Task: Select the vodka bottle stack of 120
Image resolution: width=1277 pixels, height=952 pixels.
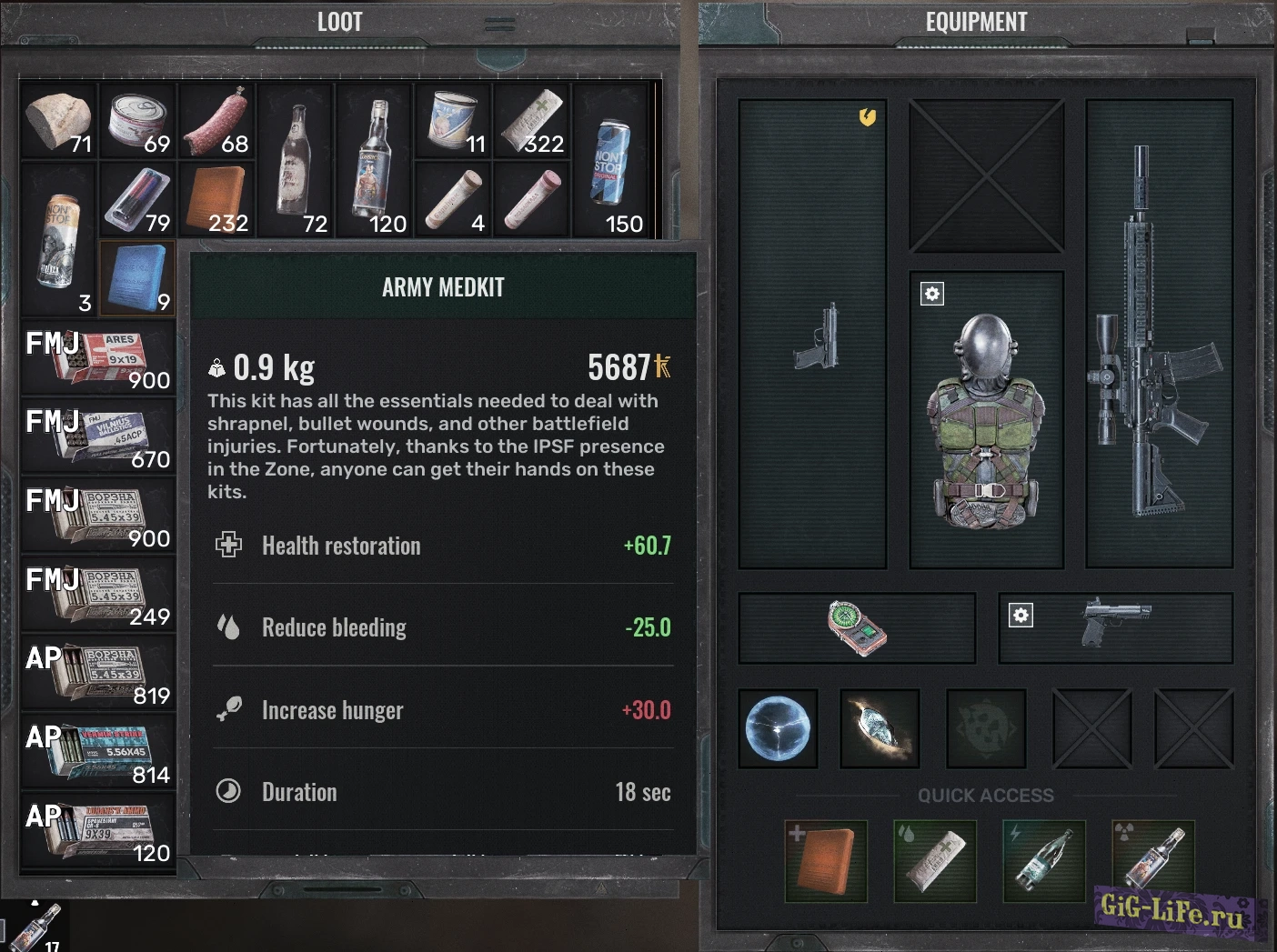Action: point(374,160)
